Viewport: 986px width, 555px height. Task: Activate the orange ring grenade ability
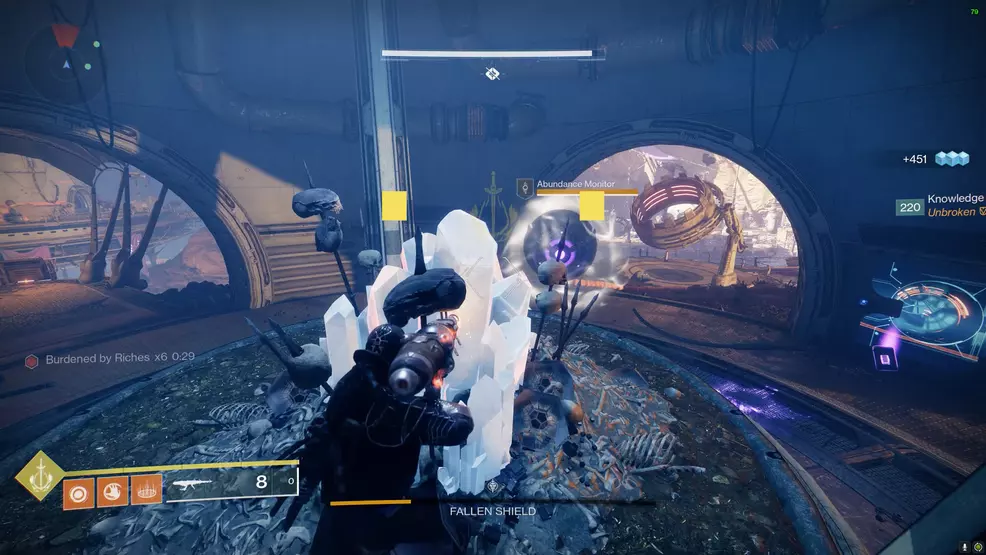click(80, 491)
